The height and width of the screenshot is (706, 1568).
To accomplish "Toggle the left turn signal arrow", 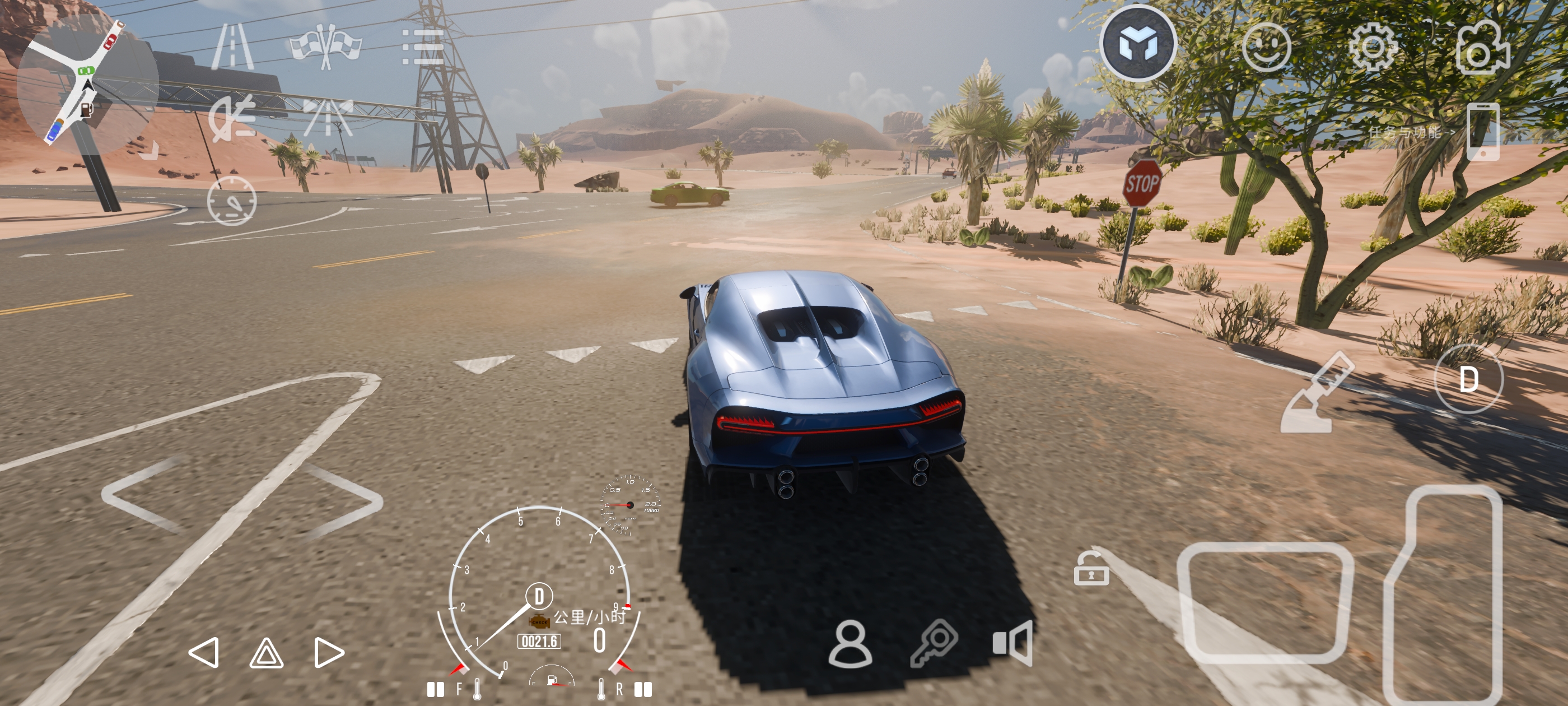I will (204, 652).
